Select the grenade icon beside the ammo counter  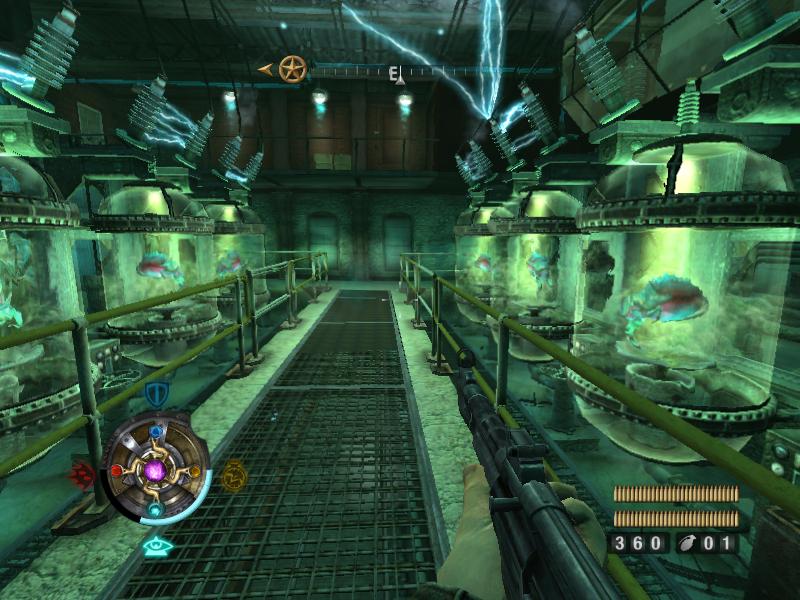coord(691,544)
